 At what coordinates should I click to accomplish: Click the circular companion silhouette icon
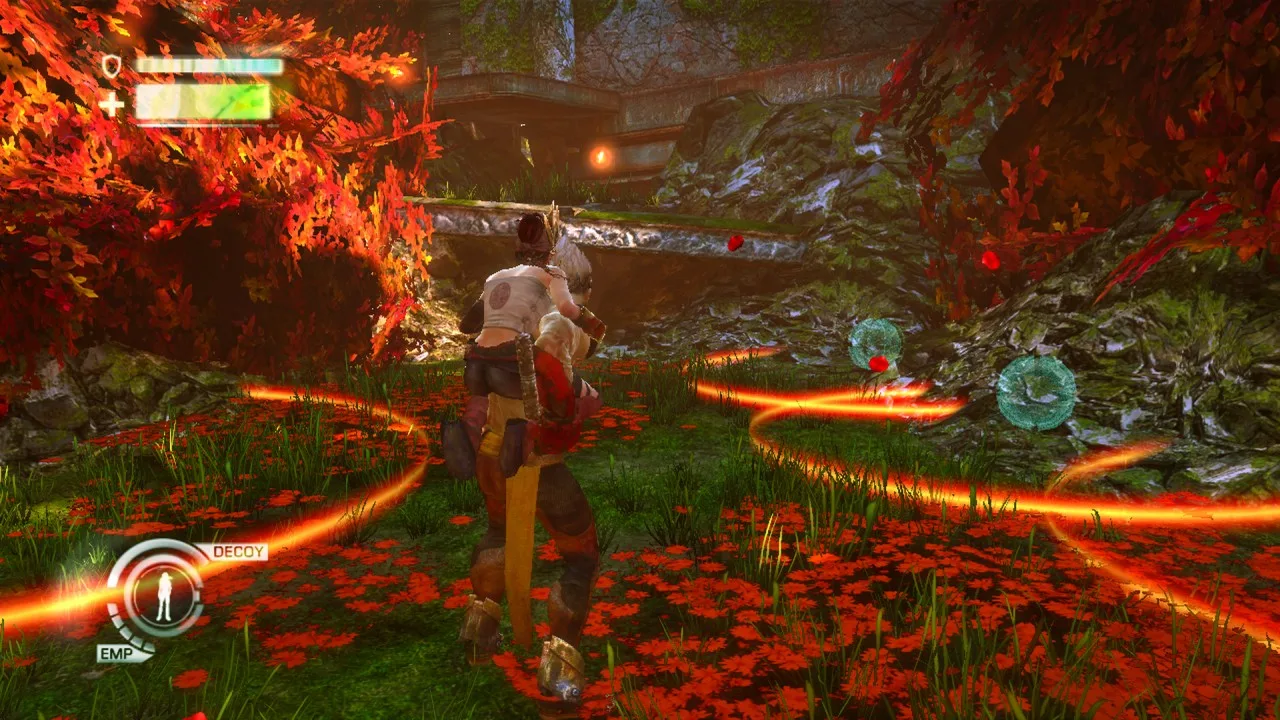click(165, 596)
